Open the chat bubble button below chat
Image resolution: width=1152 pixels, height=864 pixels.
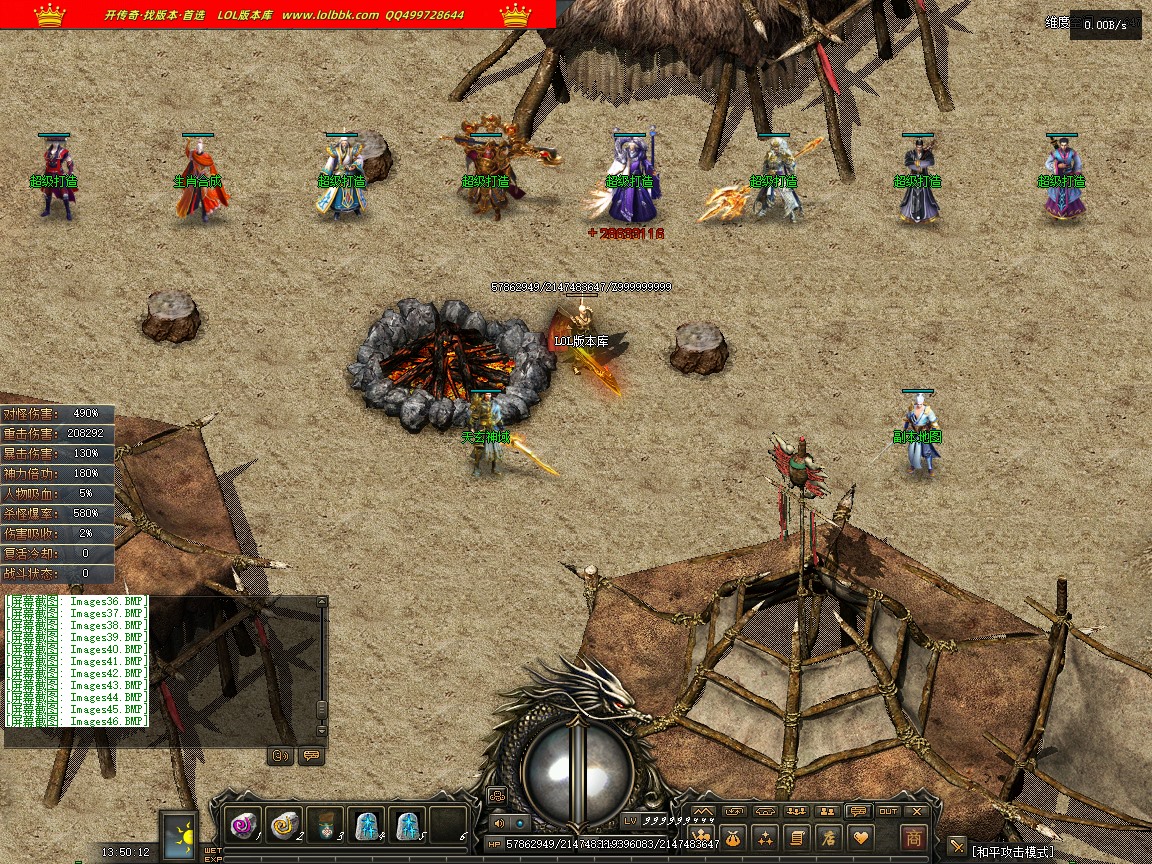[310, 756]
